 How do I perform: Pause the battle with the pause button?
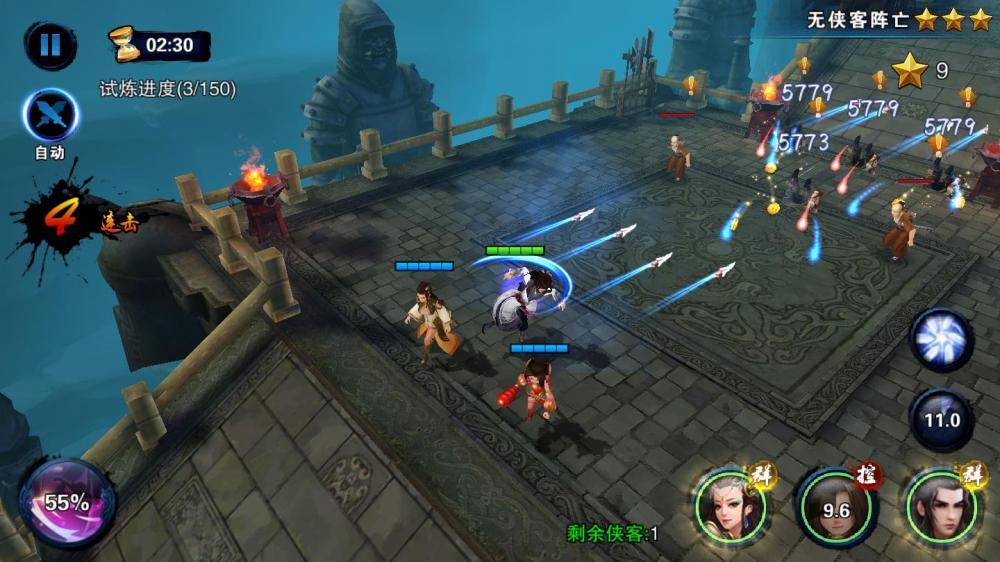[50, 45]
